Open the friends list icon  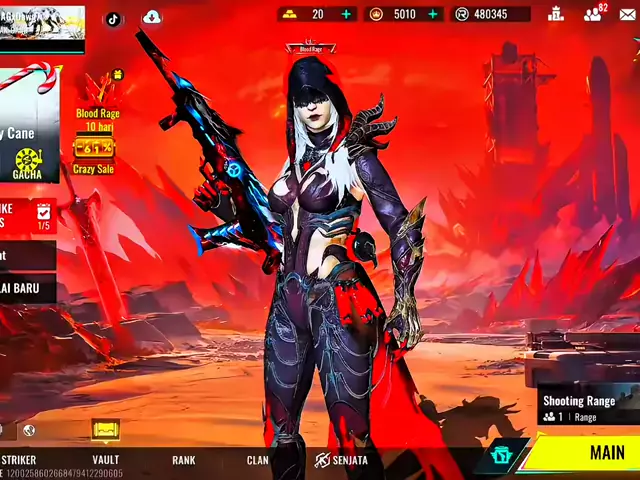594,14
